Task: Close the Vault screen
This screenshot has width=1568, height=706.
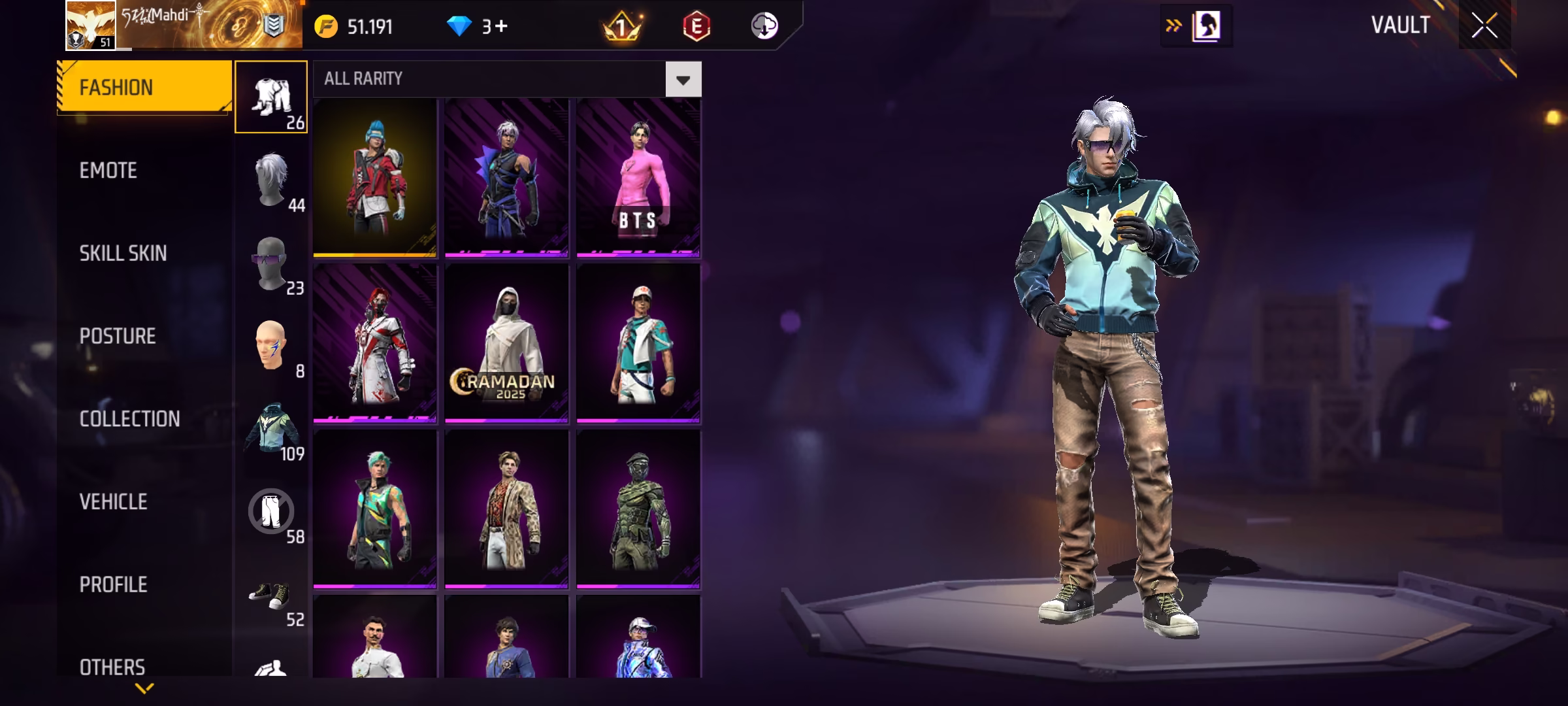Action: tap(1484, 26)
